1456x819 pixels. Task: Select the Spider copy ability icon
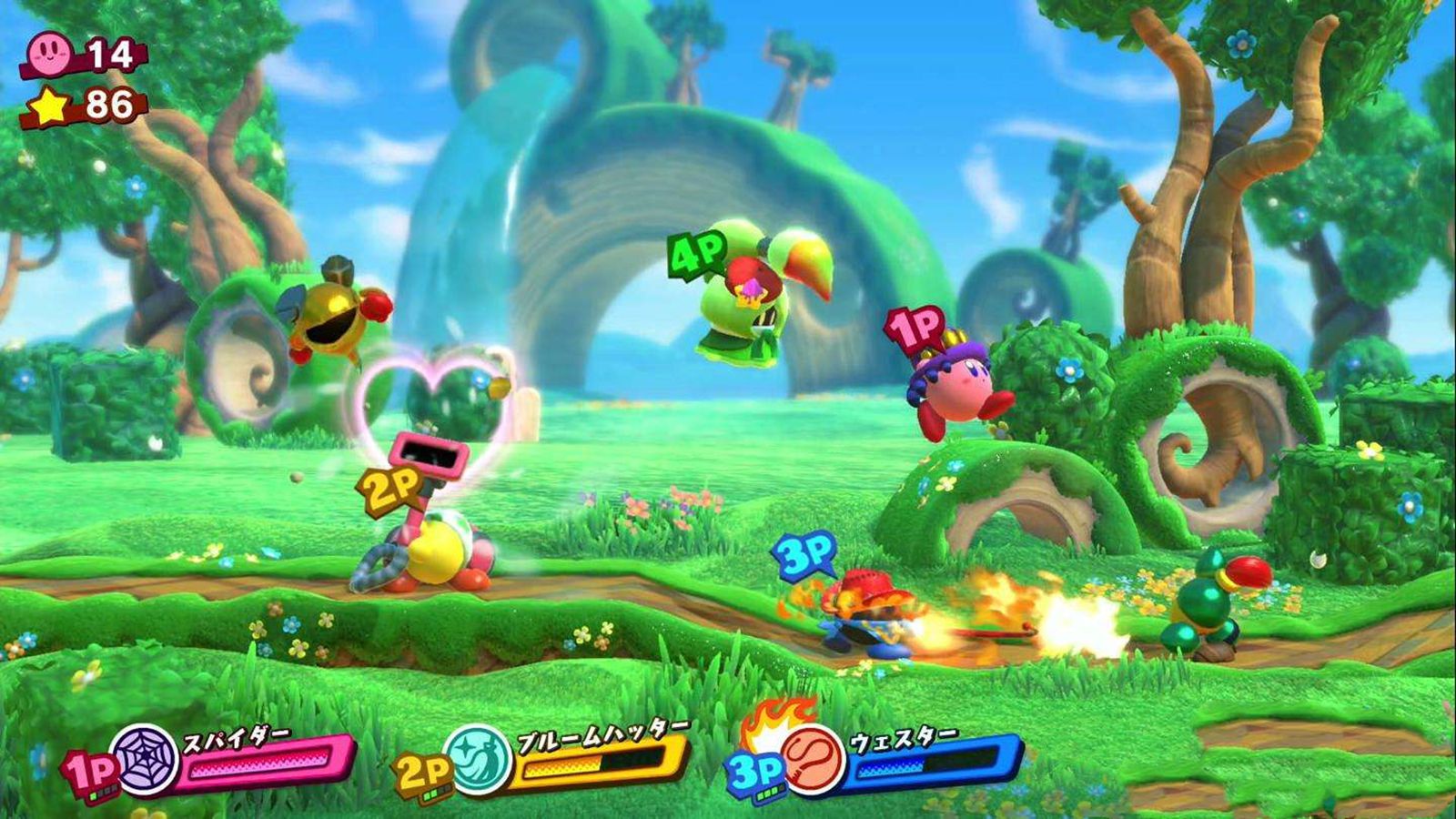click(144, 760)
